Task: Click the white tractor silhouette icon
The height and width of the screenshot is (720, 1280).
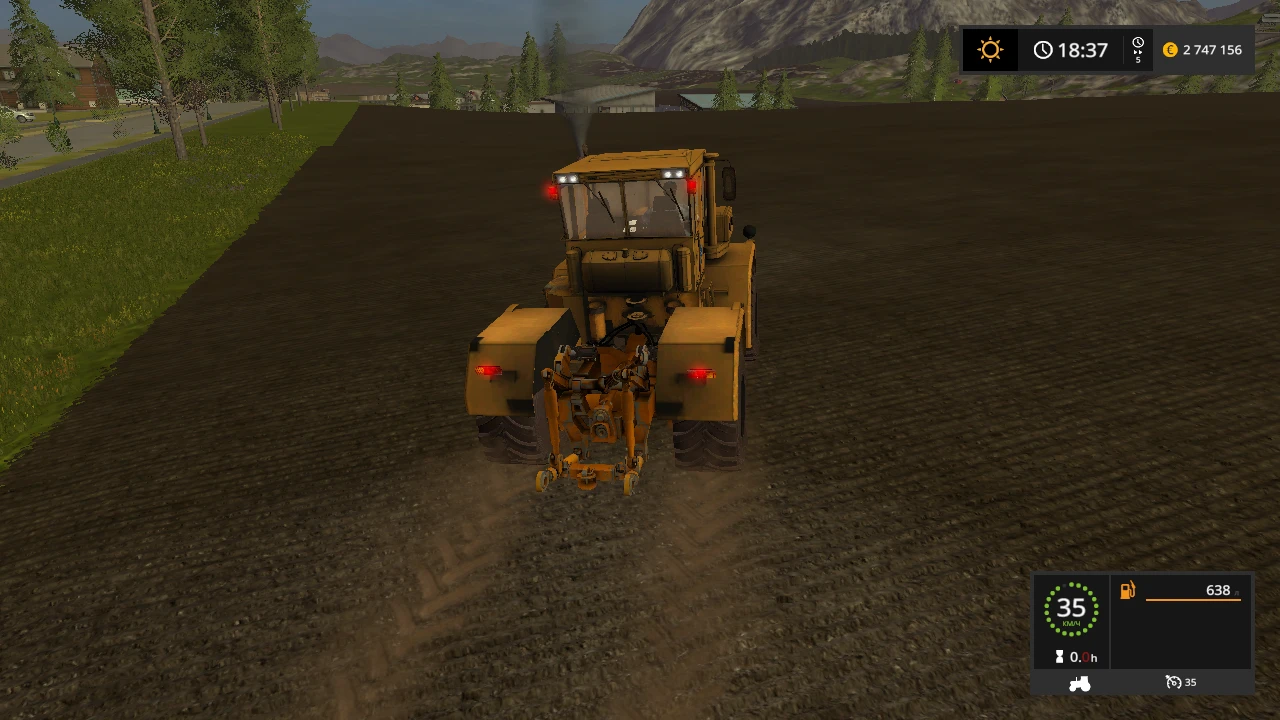Action: tap(1079, 682)
